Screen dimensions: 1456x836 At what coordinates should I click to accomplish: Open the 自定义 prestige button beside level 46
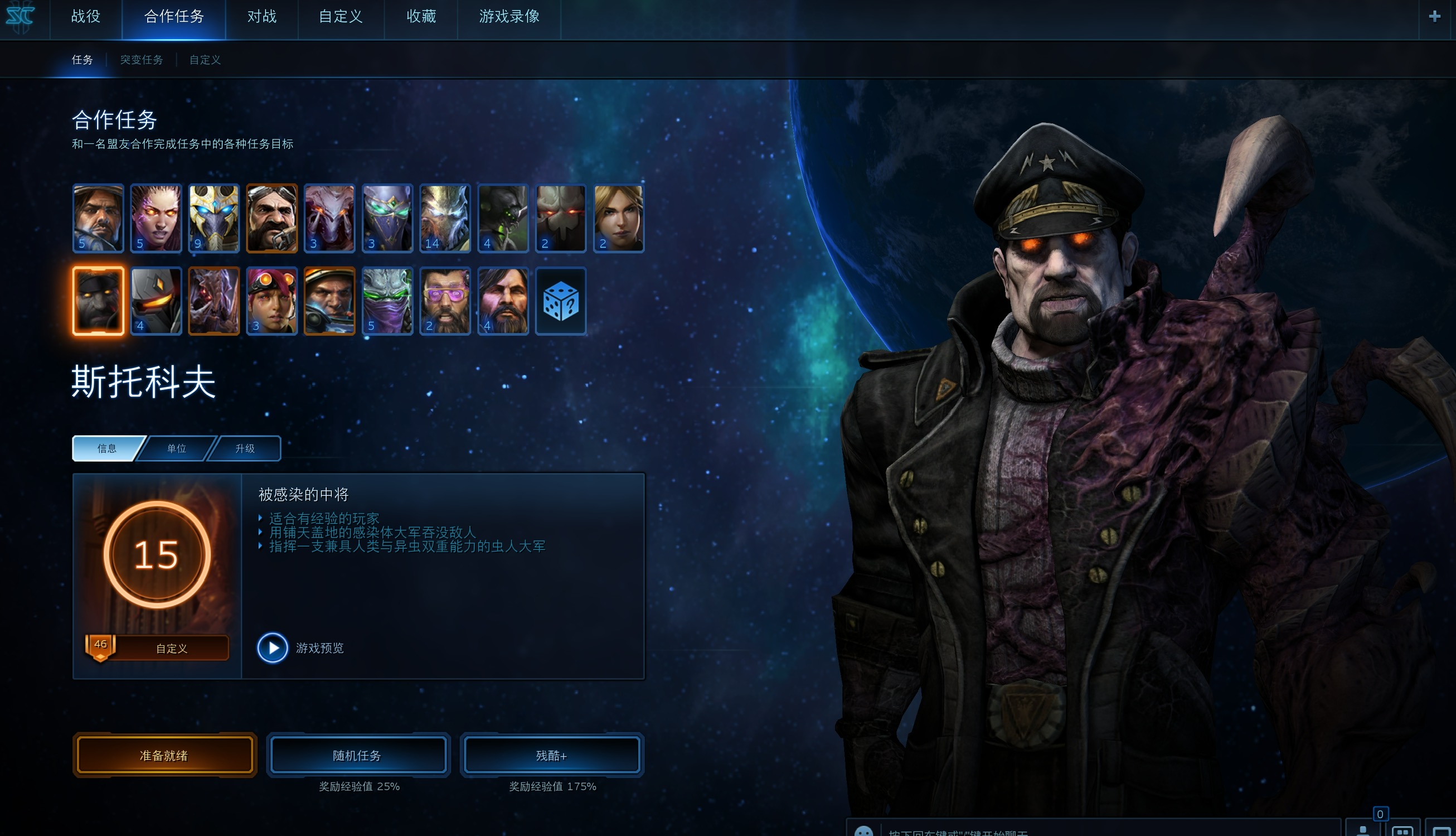[x=171, y=648]
